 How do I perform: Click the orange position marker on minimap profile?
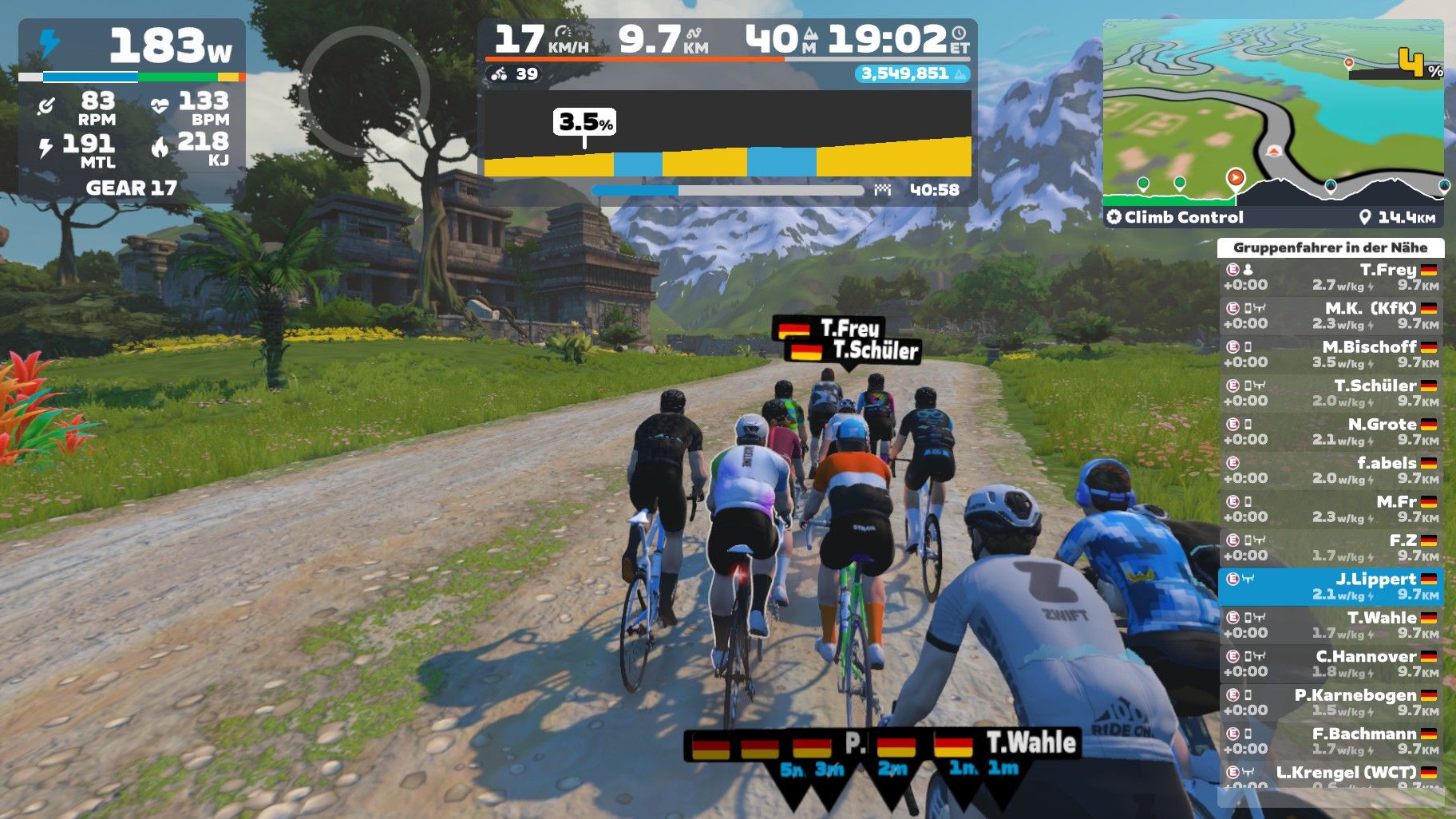[x=1235, y=177]
